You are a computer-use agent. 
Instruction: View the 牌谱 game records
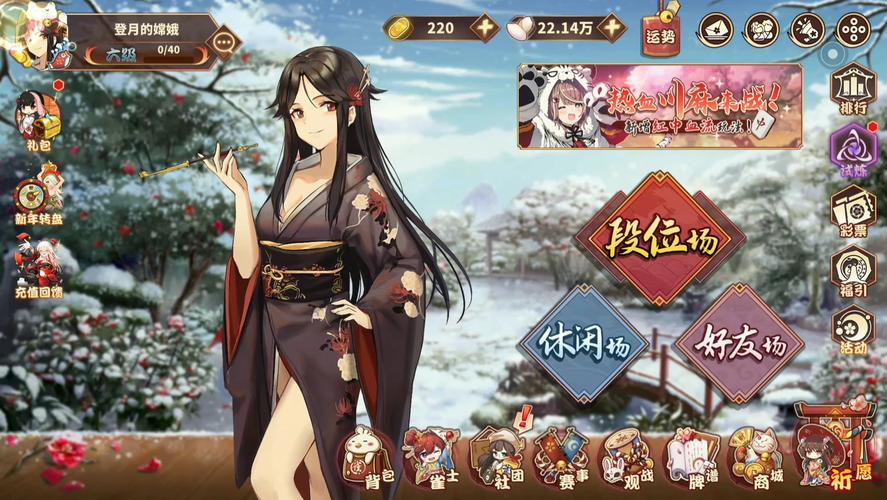(x=692, y=461)
